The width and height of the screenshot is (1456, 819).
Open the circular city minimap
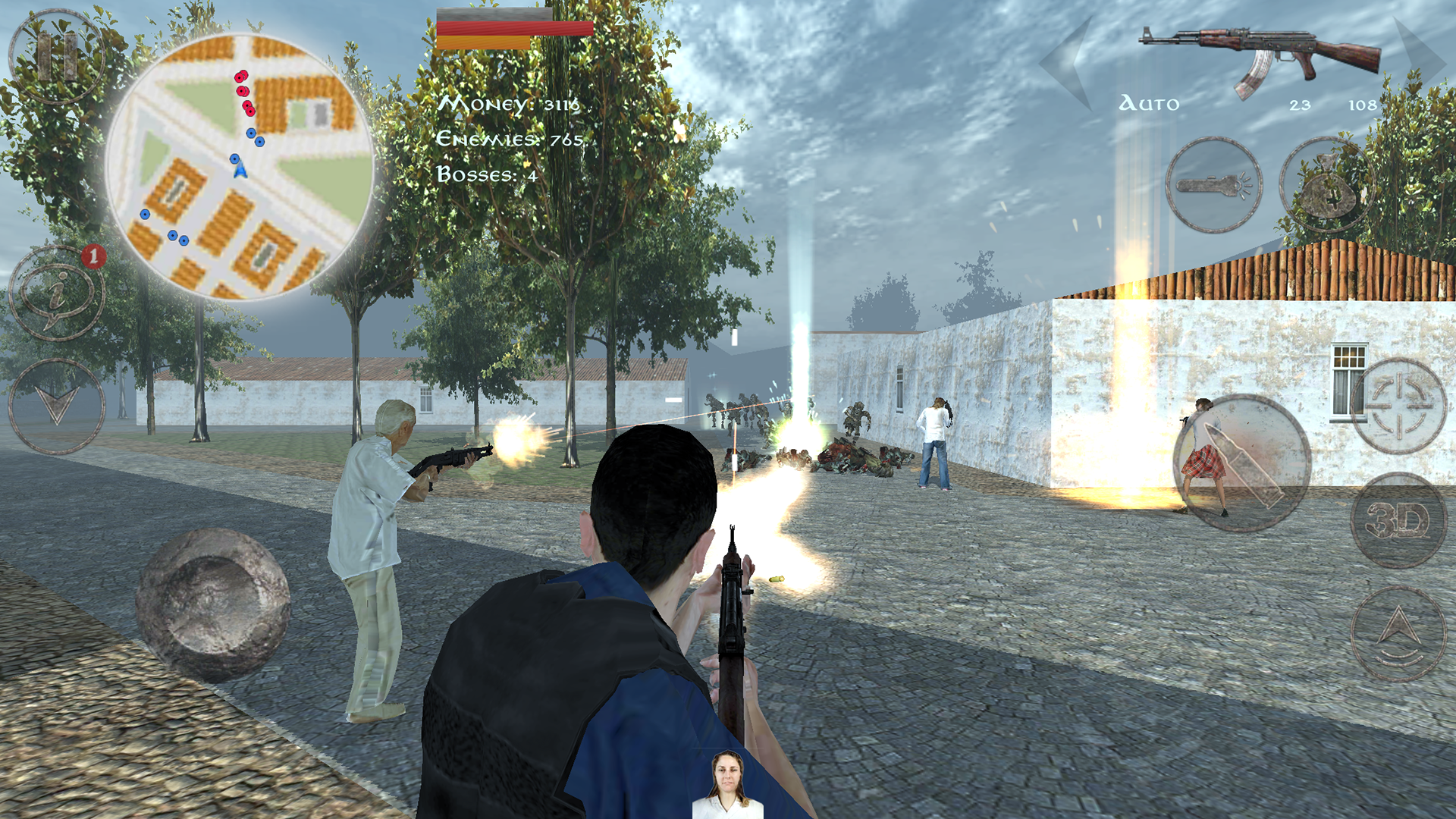point(240,167)
